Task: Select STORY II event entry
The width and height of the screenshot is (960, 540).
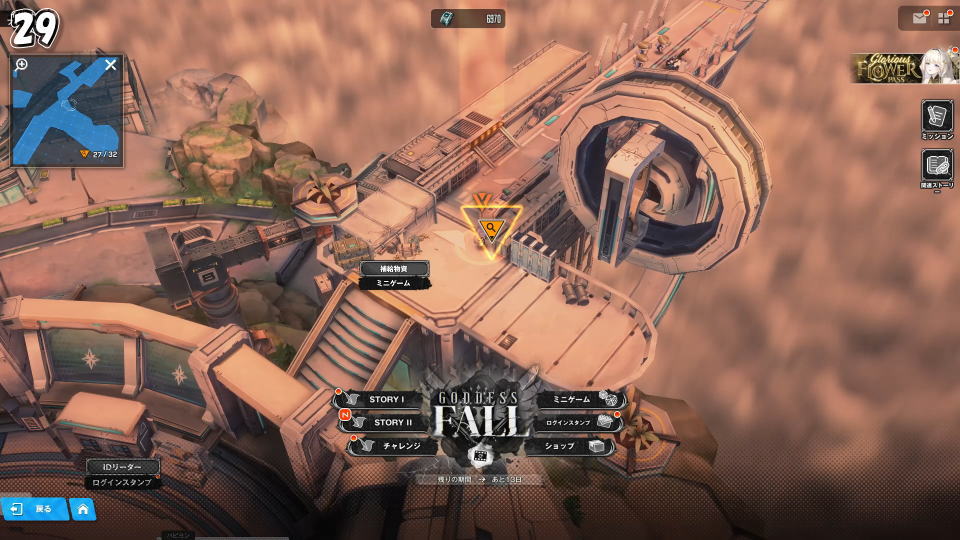Action: point(384,422)
